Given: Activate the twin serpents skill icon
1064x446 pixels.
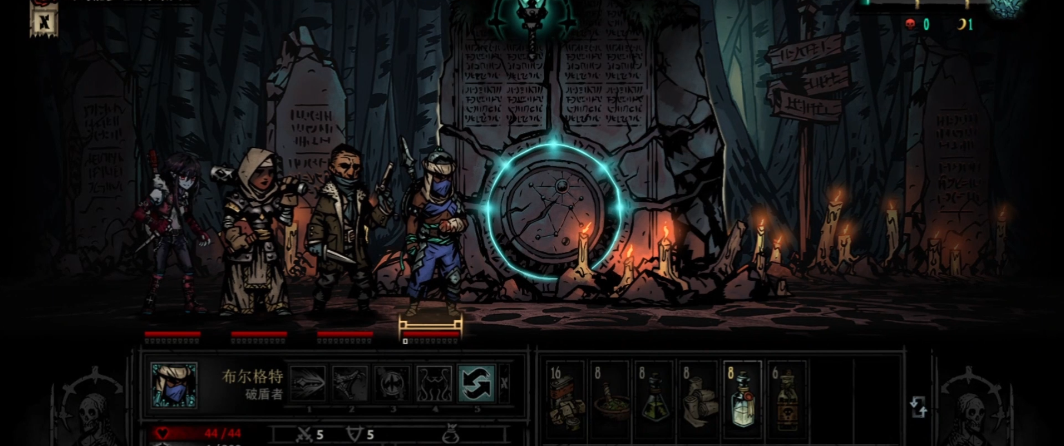Looking at the screenshot, I should tap(434, 384).
